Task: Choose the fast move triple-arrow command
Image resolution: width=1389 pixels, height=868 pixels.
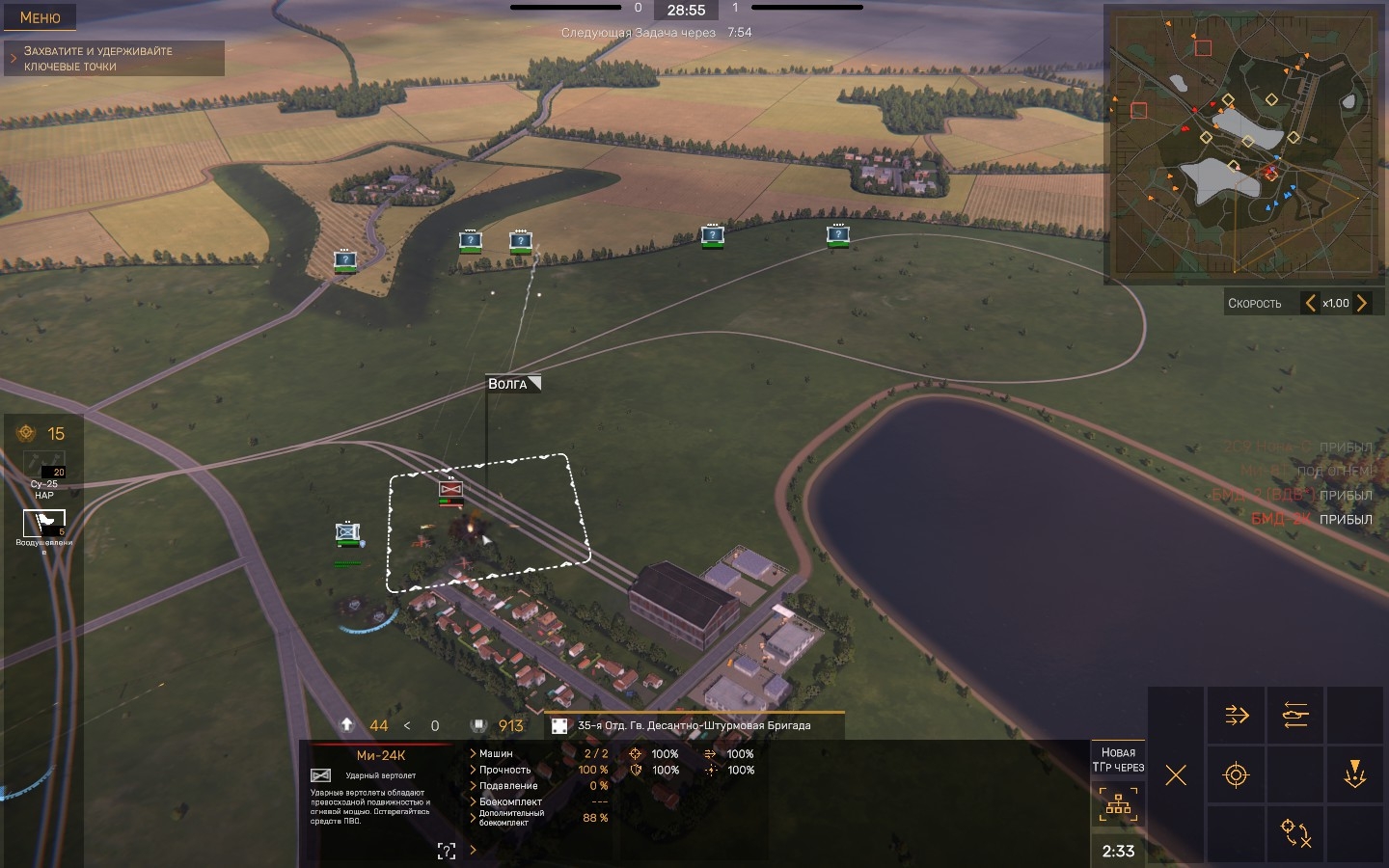Action: pyautogui.click(x=1237, y=715)
